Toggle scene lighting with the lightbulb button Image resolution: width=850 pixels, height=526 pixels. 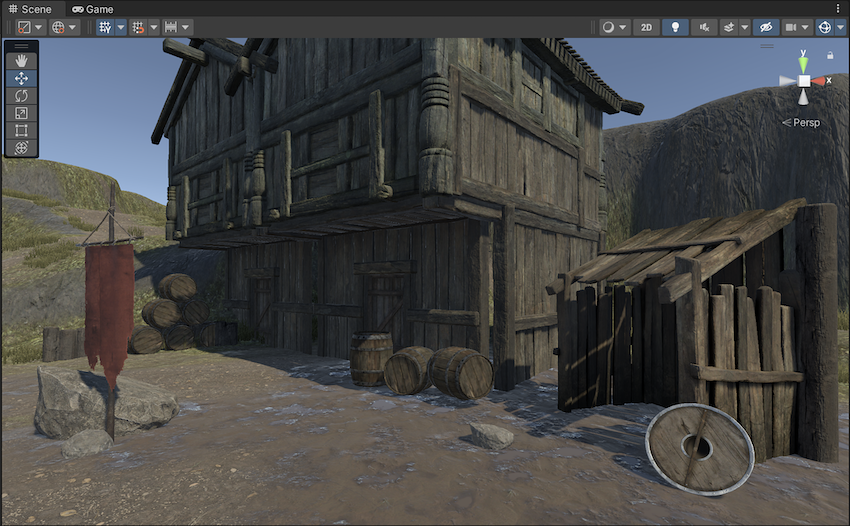[675, 27]
